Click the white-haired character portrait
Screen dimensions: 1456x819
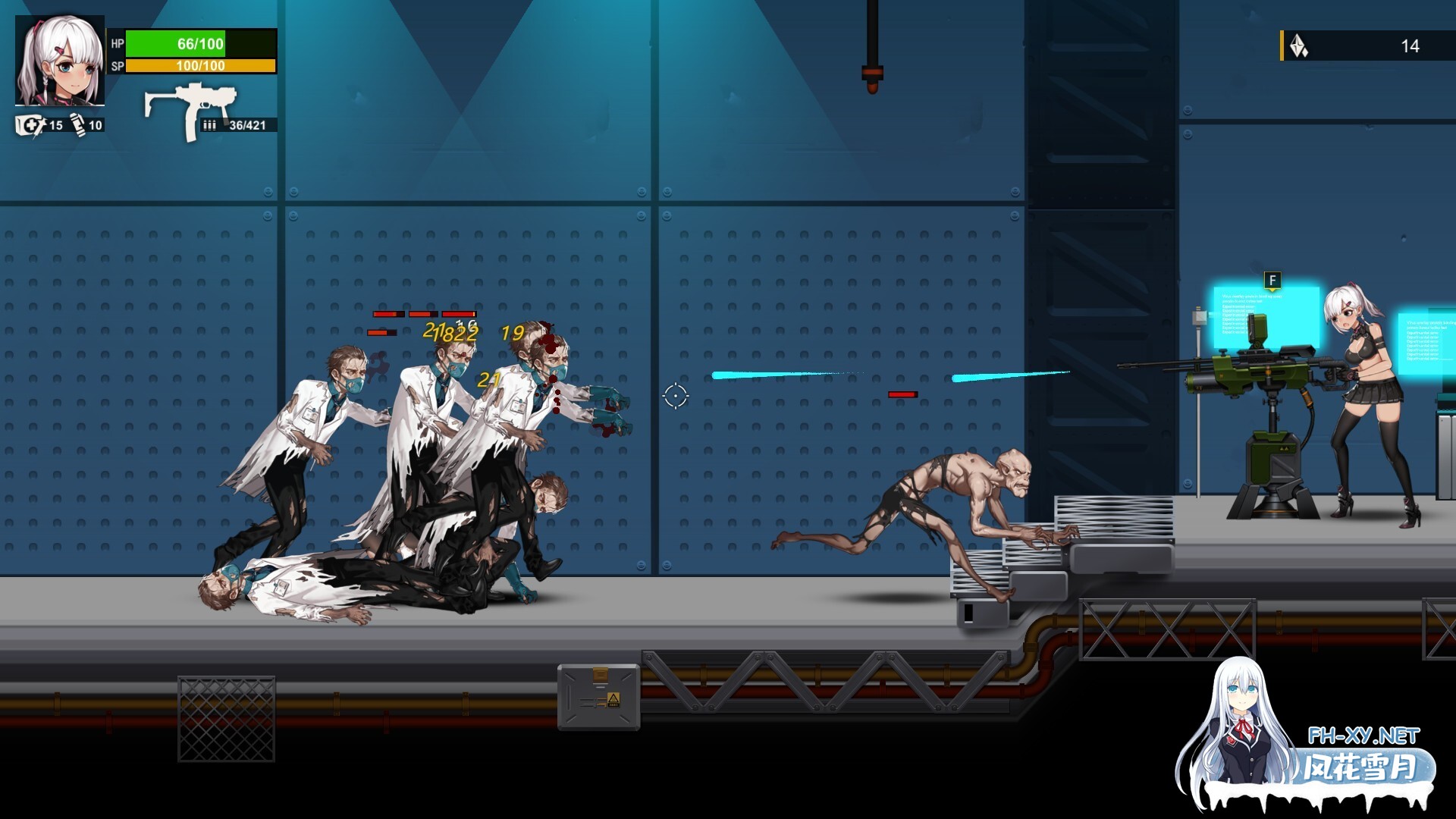pos(60,61)
